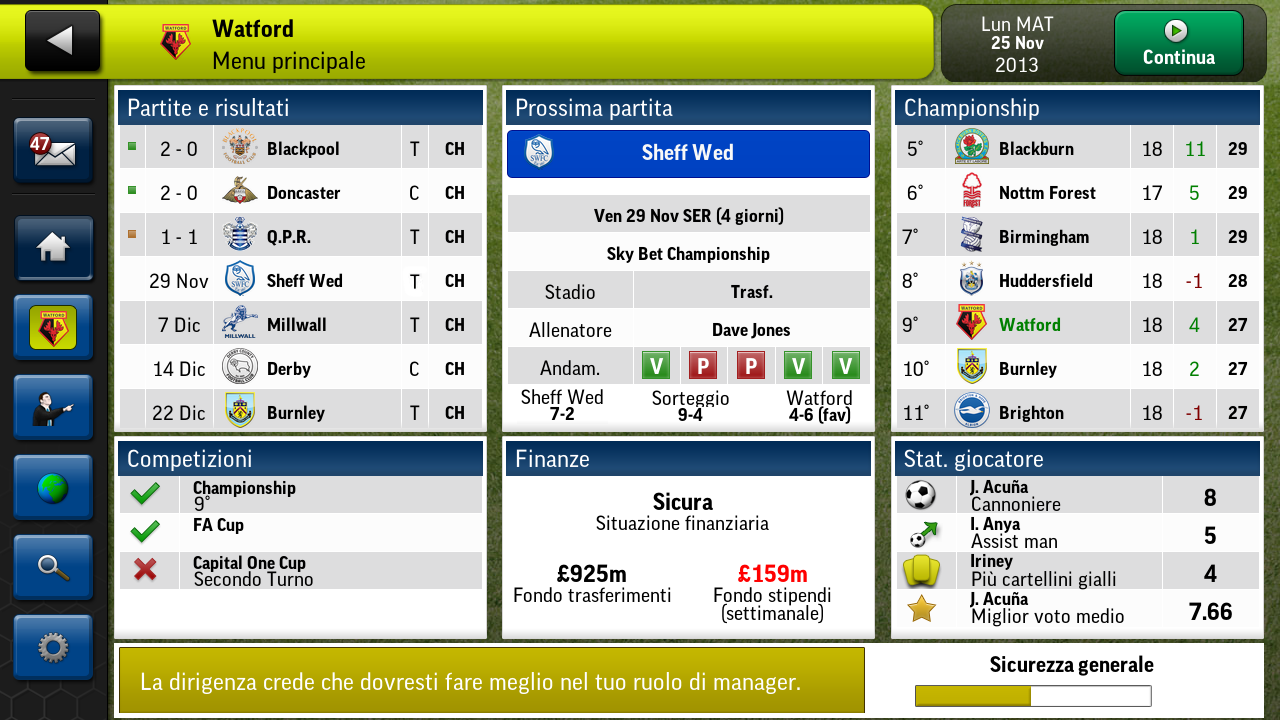Open the inbox with 47 unread messages

(x=53, y=148)
